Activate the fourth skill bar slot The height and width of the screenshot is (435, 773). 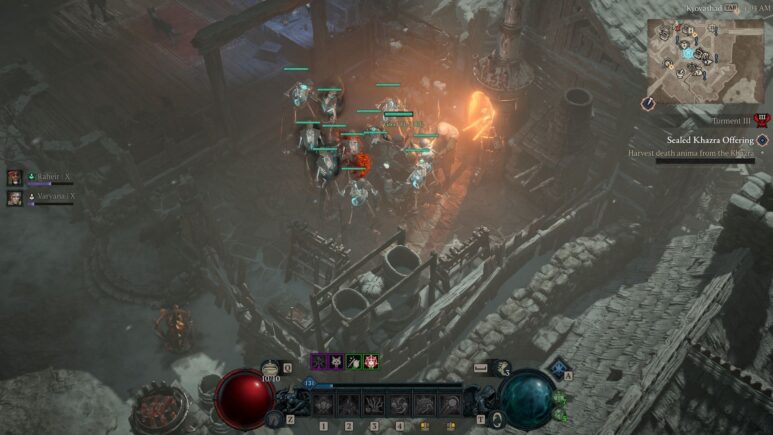coord(399,404)
